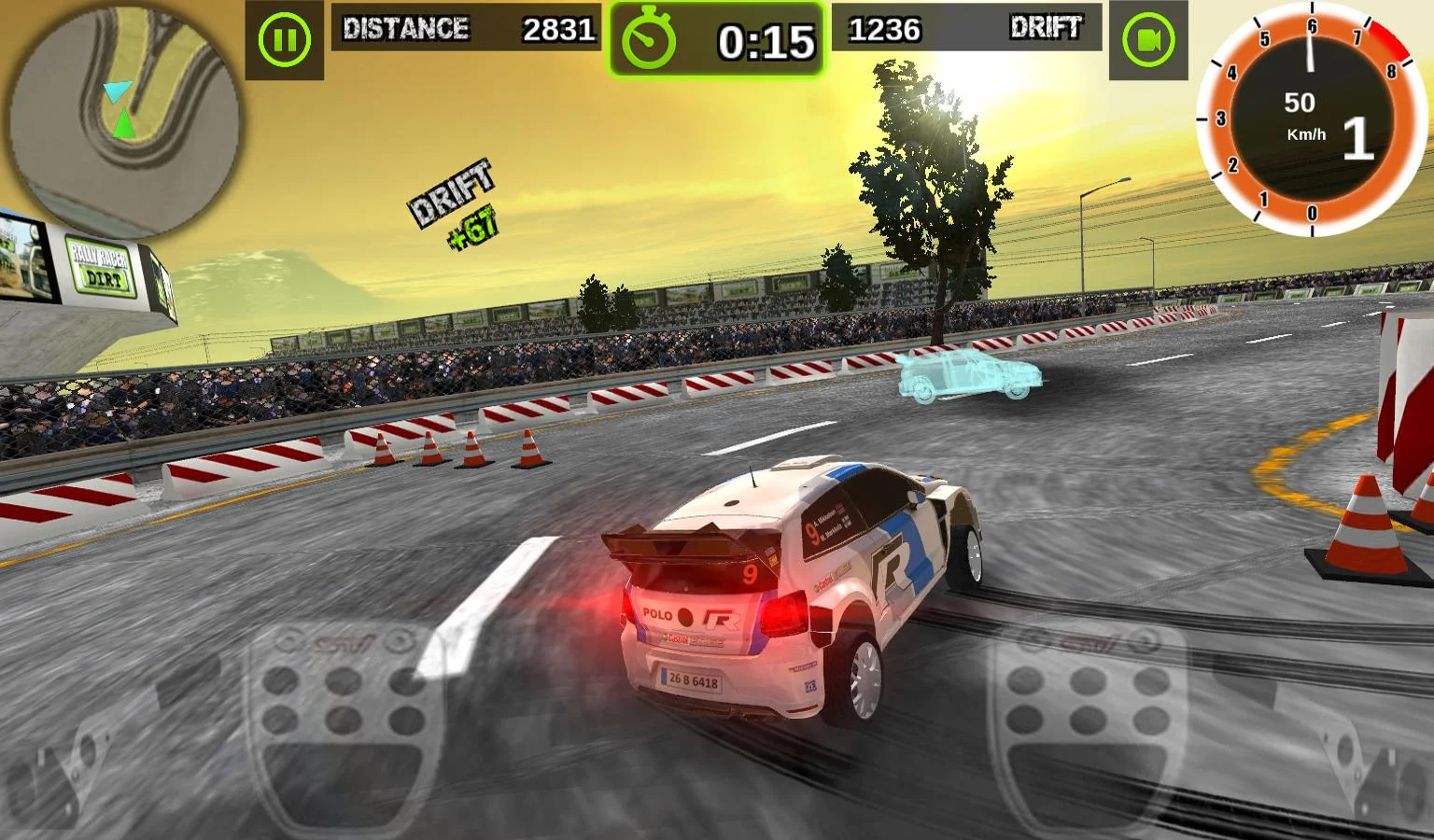Switch camera view with the camera icon
Screen dimensions: 1434x840
1147,40
